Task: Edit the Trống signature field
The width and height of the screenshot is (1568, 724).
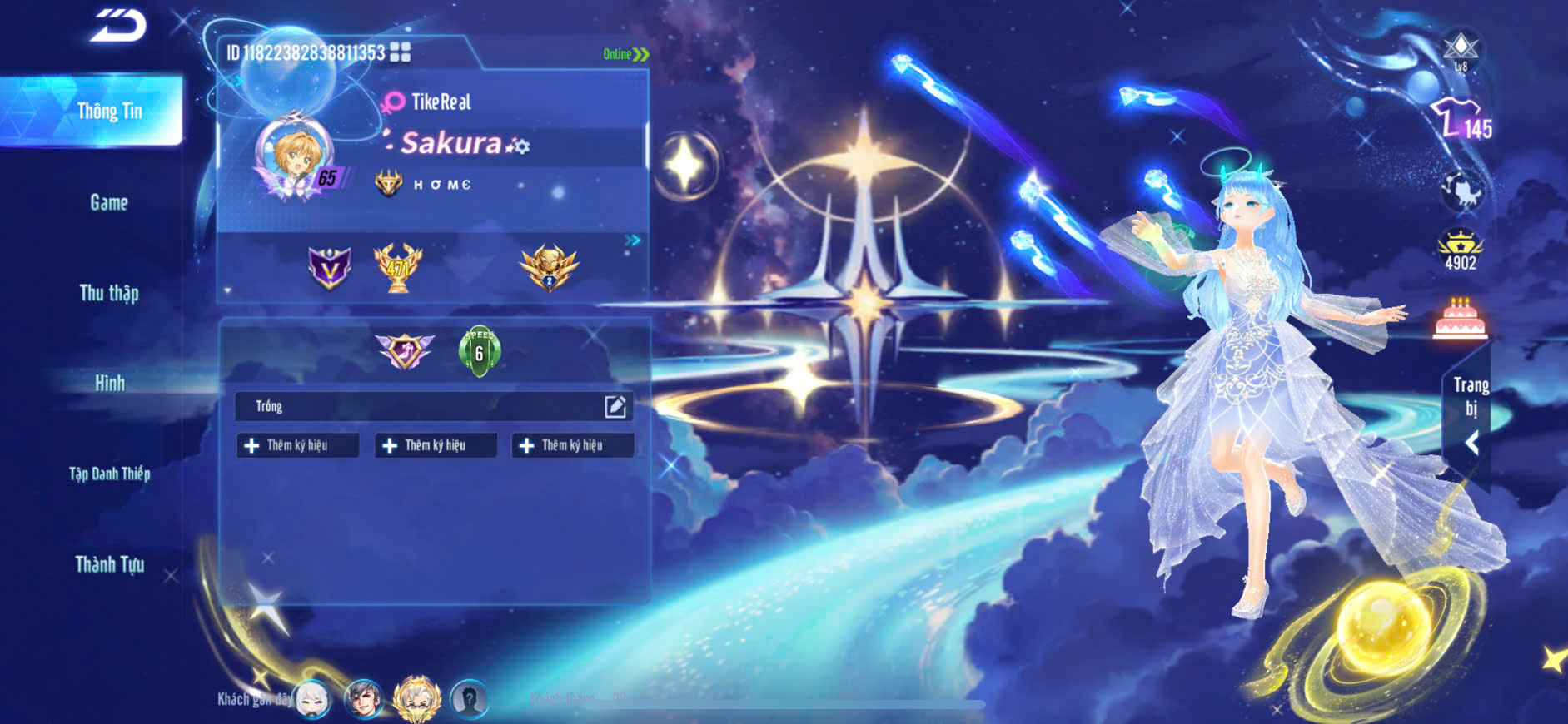Action: pos(615,406)
